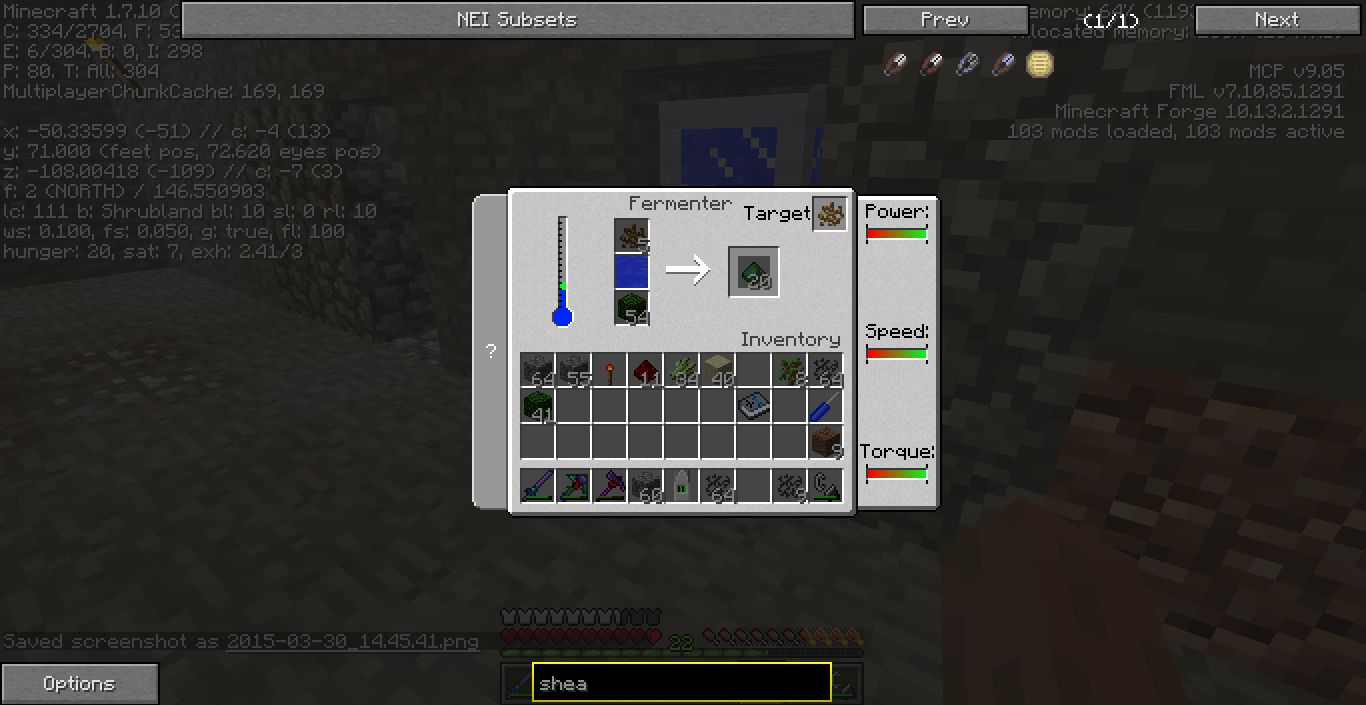
Task: Go to previous NEI item page
Action: (x=944, y=19)
